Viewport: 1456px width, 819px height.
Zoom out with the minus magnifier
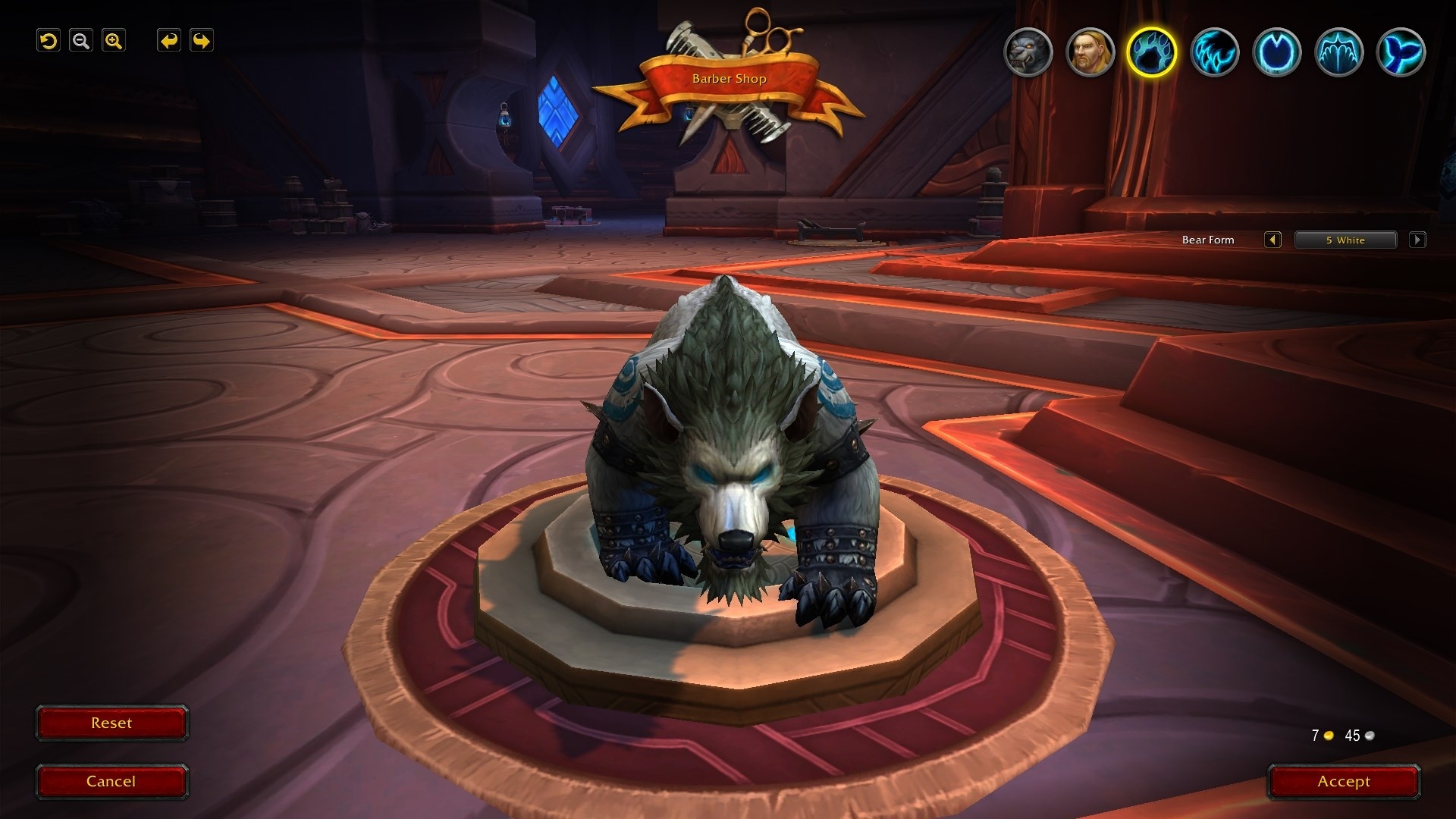point(81,41)
